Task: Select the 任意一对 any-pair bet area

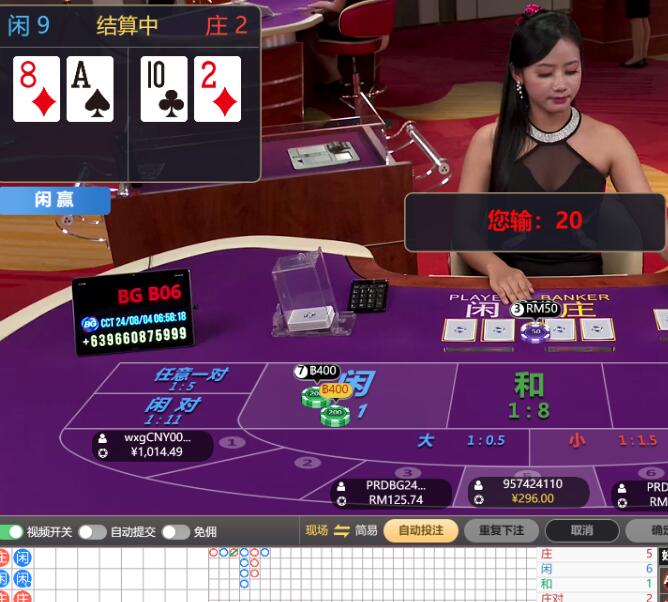Action: pyautogui.click(x=188, y=378)
